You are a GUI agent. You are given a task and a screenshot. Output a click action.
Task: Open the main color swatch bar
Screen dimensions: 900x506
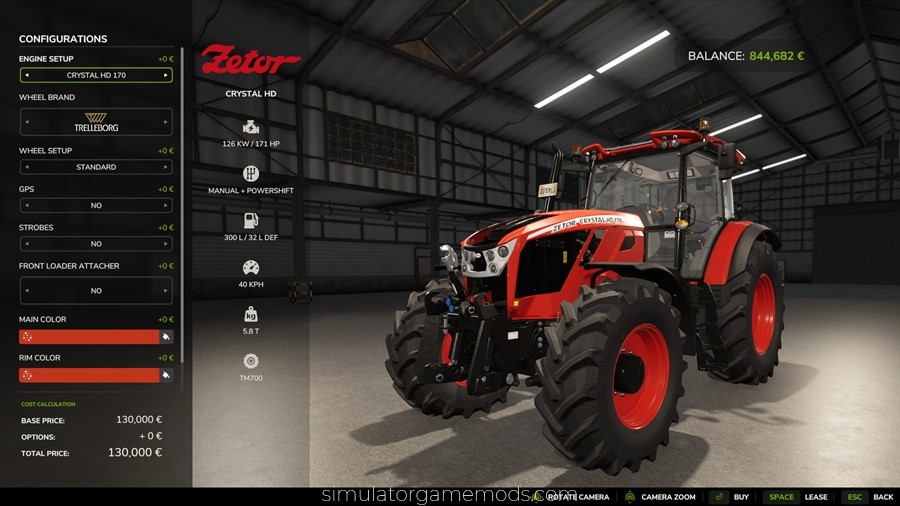89,337
